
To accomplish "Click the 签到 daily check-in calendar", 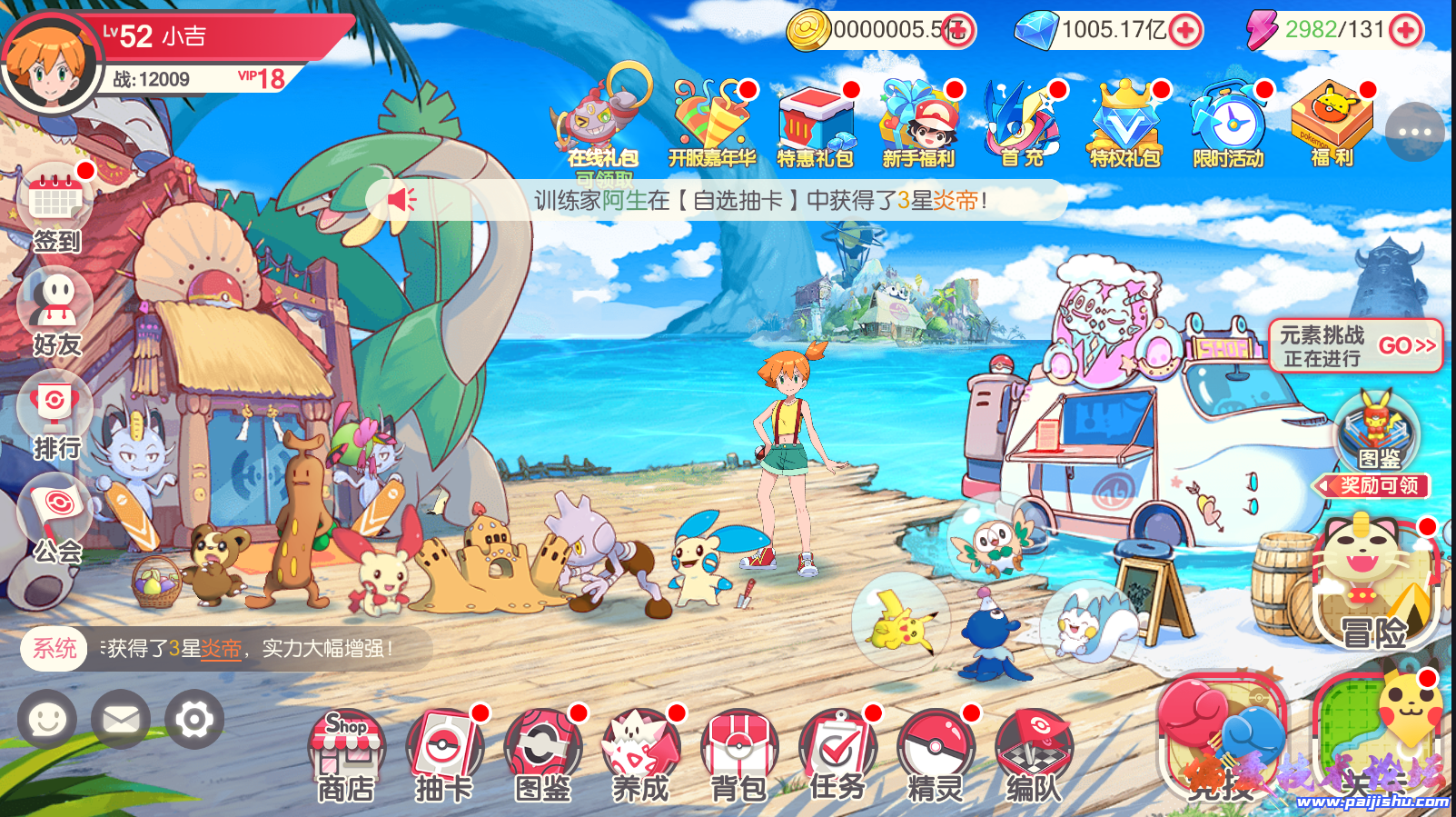I will click(x=56, y=207).
